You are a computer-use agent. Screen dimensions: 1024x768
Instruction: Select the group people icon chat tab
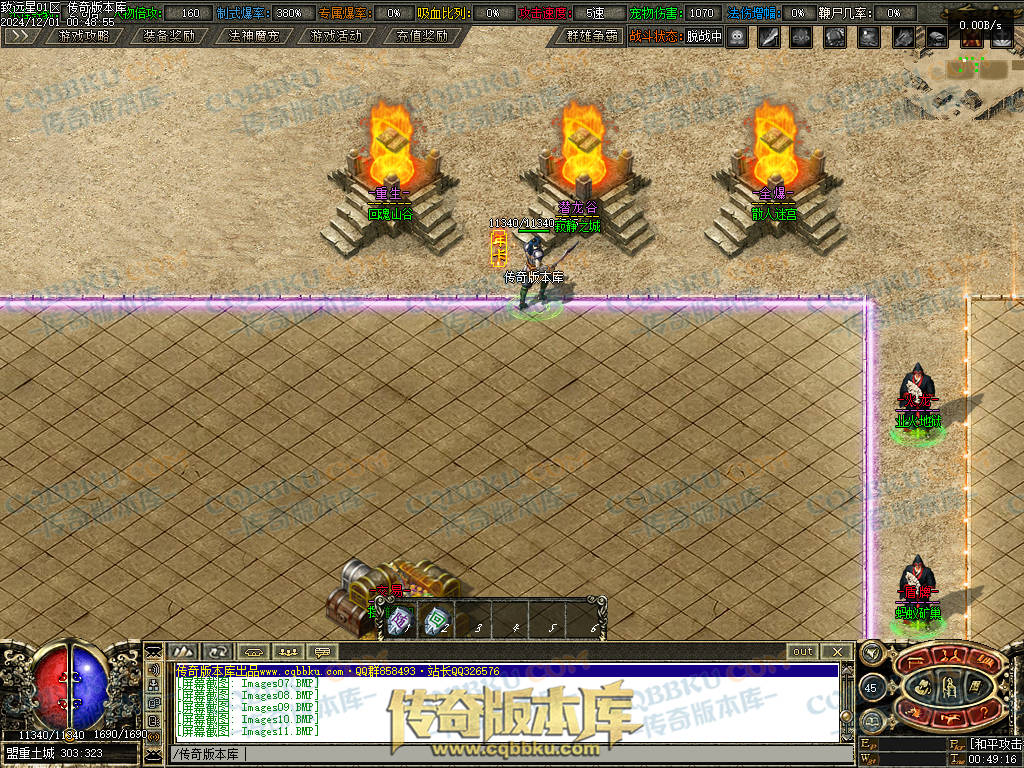click(x=288, y=651)
